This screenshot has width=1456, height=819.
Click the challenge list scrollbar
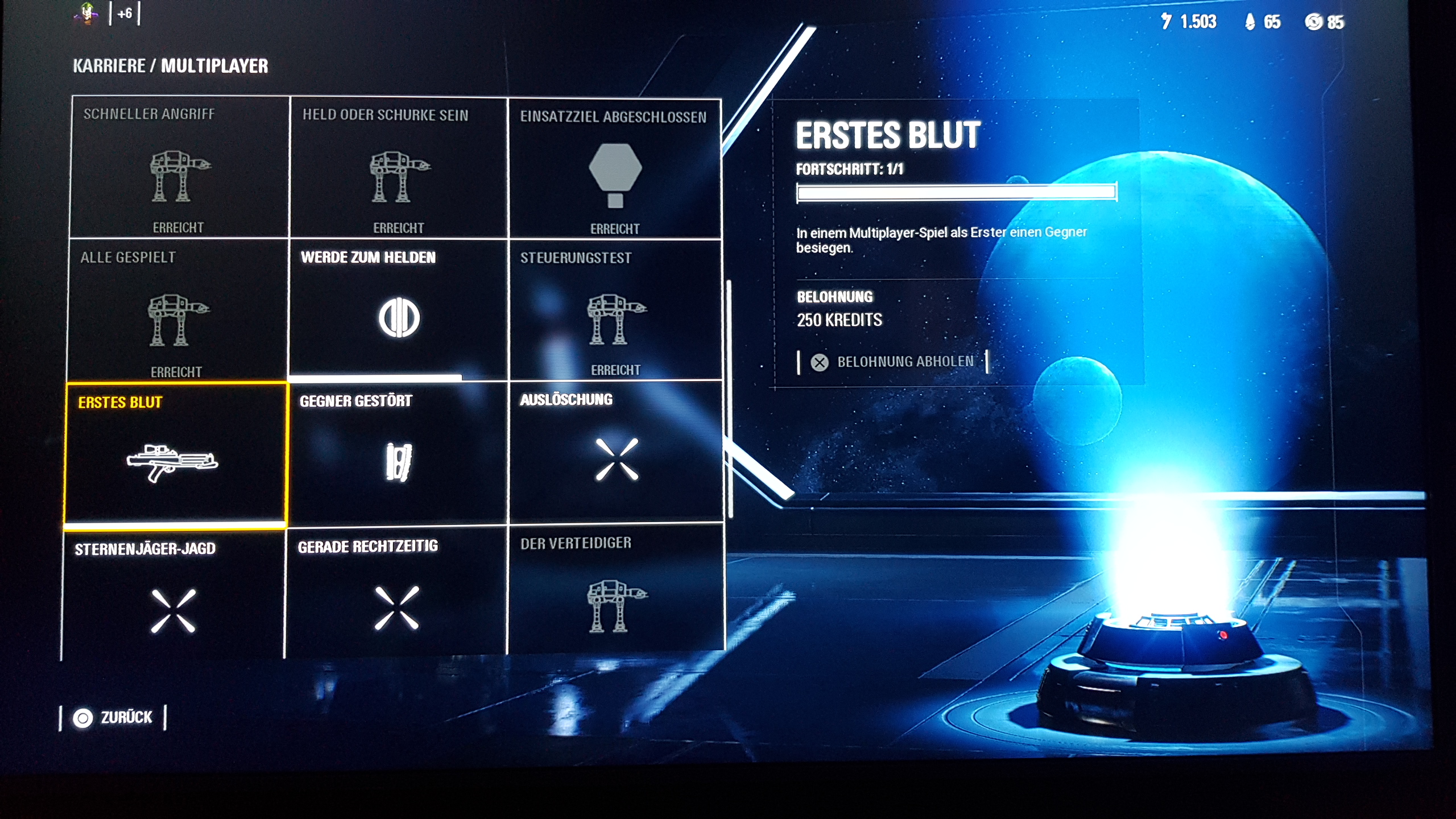tap(729, 398)
